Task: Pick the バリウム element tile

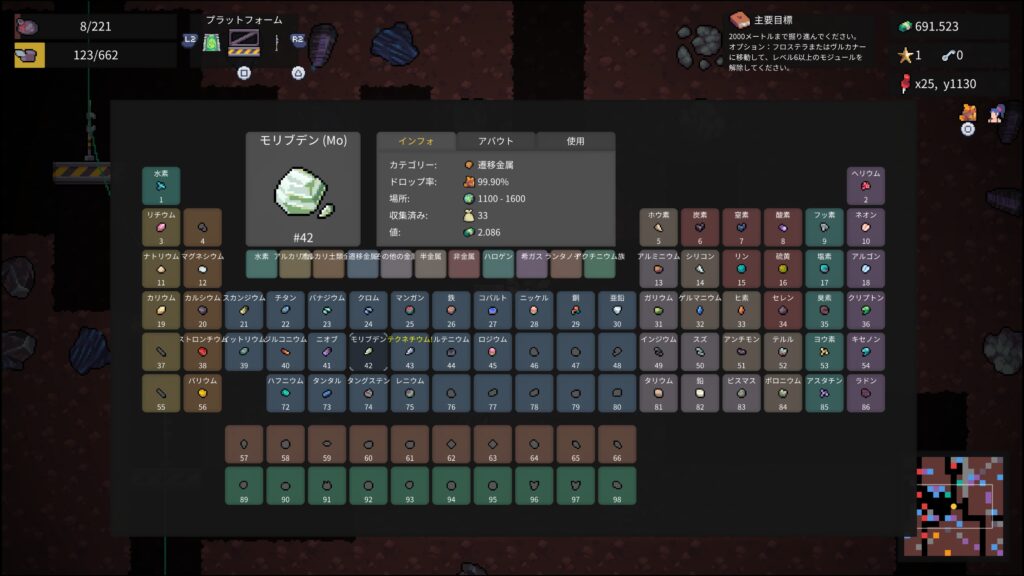Action: tap(203, 394)
